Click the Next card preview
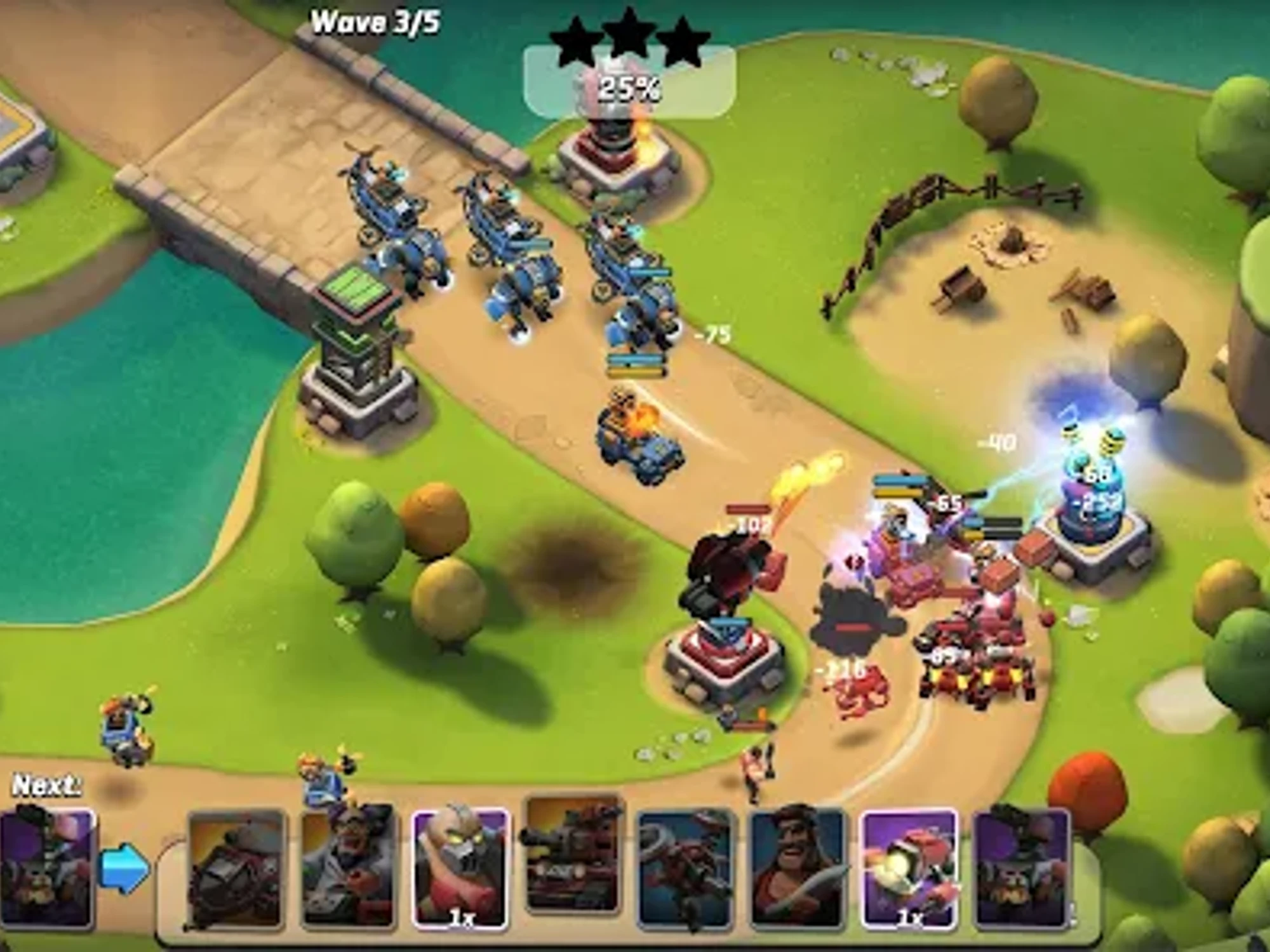Viewport: 1270px width, 952px height. pos(48,868)
